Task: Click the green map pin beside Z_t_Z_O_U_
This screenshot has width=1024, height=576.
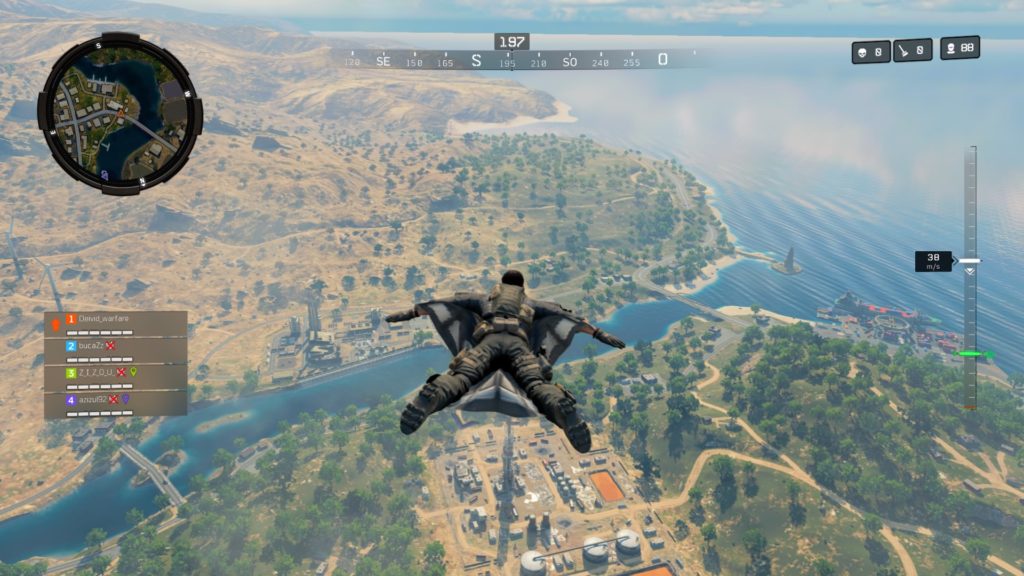Action: point(134,373)
